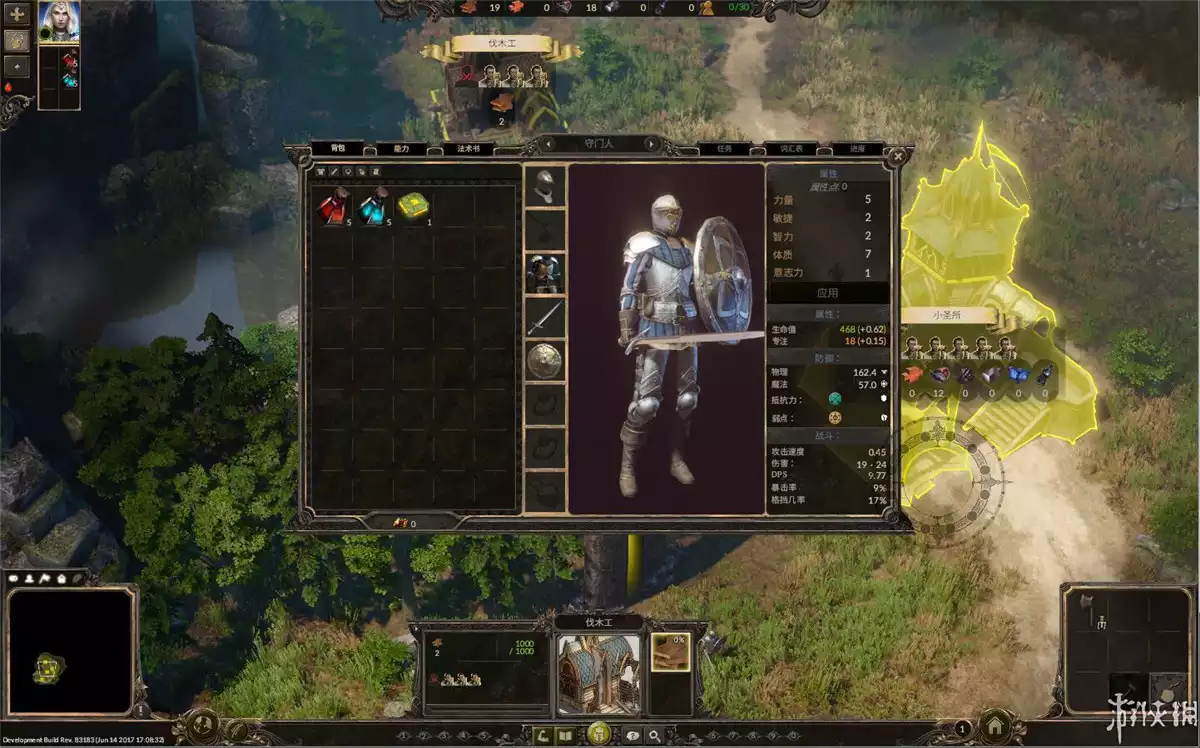Select the blue mana potion slot
Image resolution: width=1200 pixels, height=748 pixels.
(373, 207)
